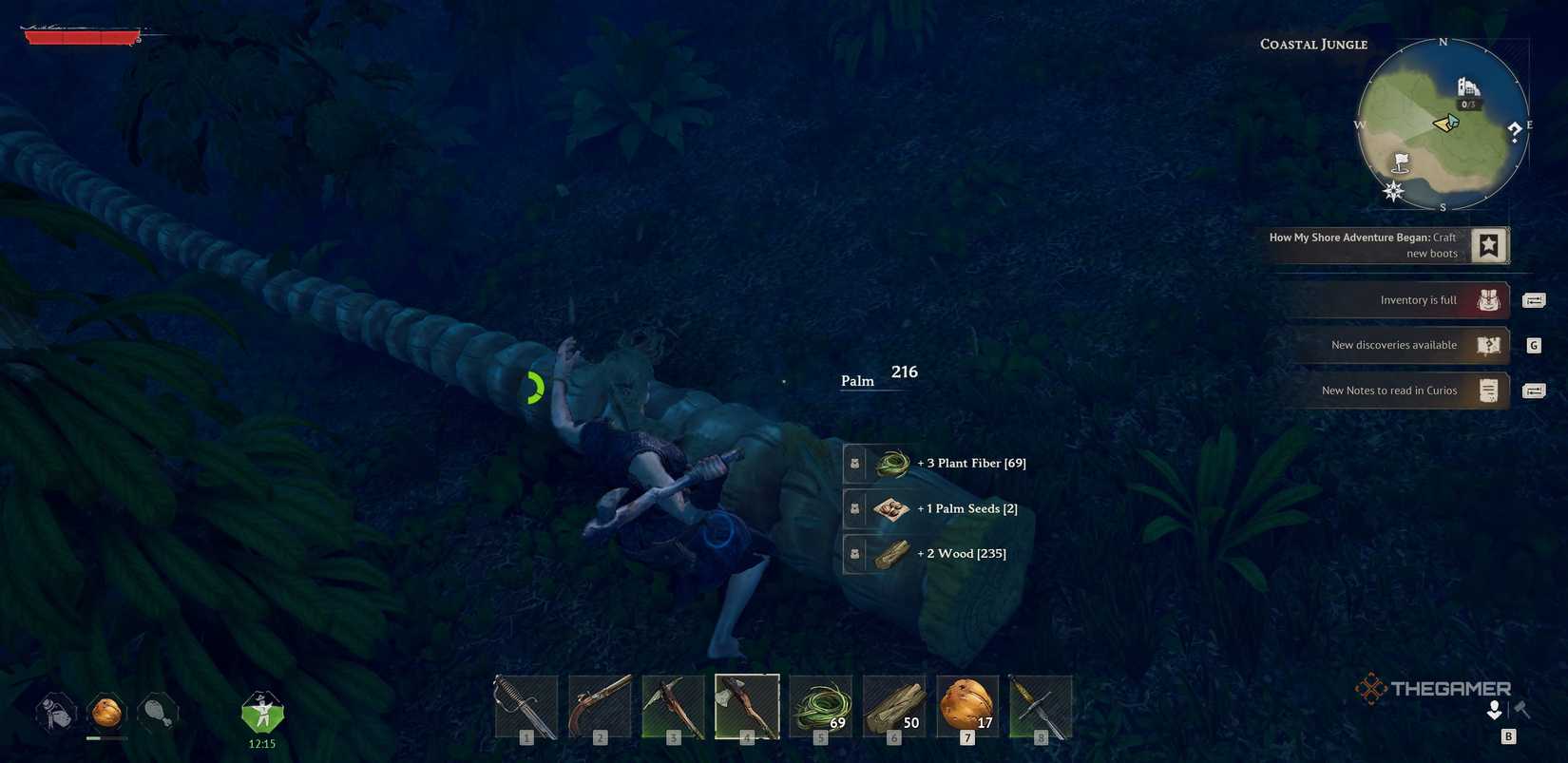Select the sabre in hotbar slot 1
Image resolution: width=1568 pixels, height=763 pixels.
(x=525, y=706)
